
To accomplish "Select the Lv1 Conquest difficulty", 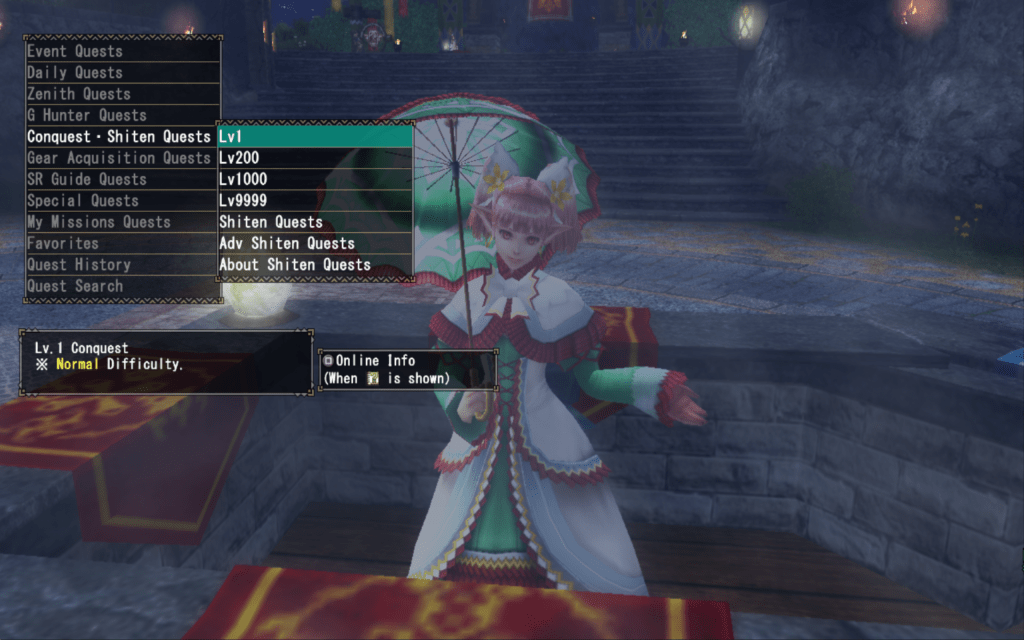I will pos(315,136).
